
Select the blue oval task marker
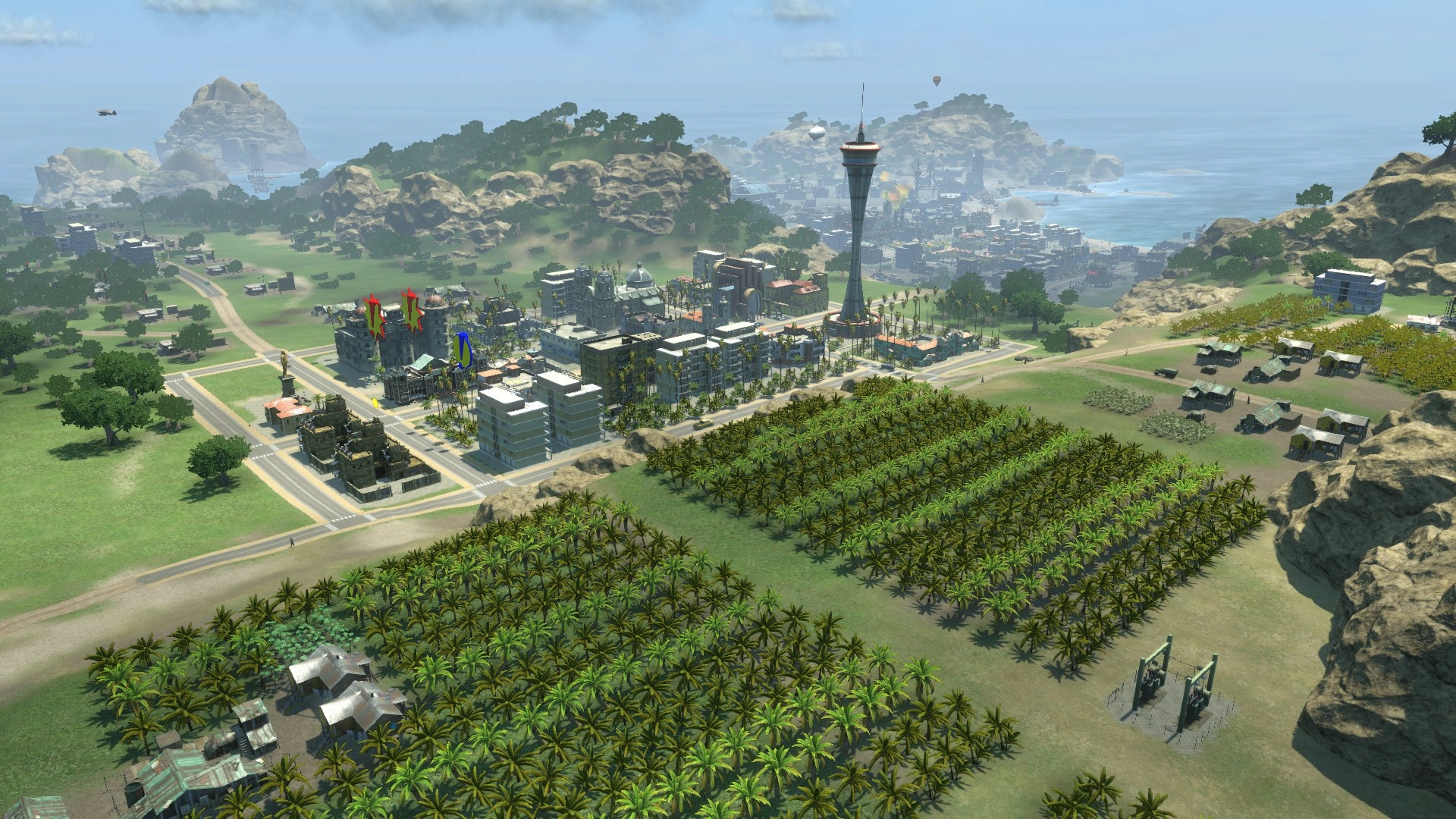point(463,350)
